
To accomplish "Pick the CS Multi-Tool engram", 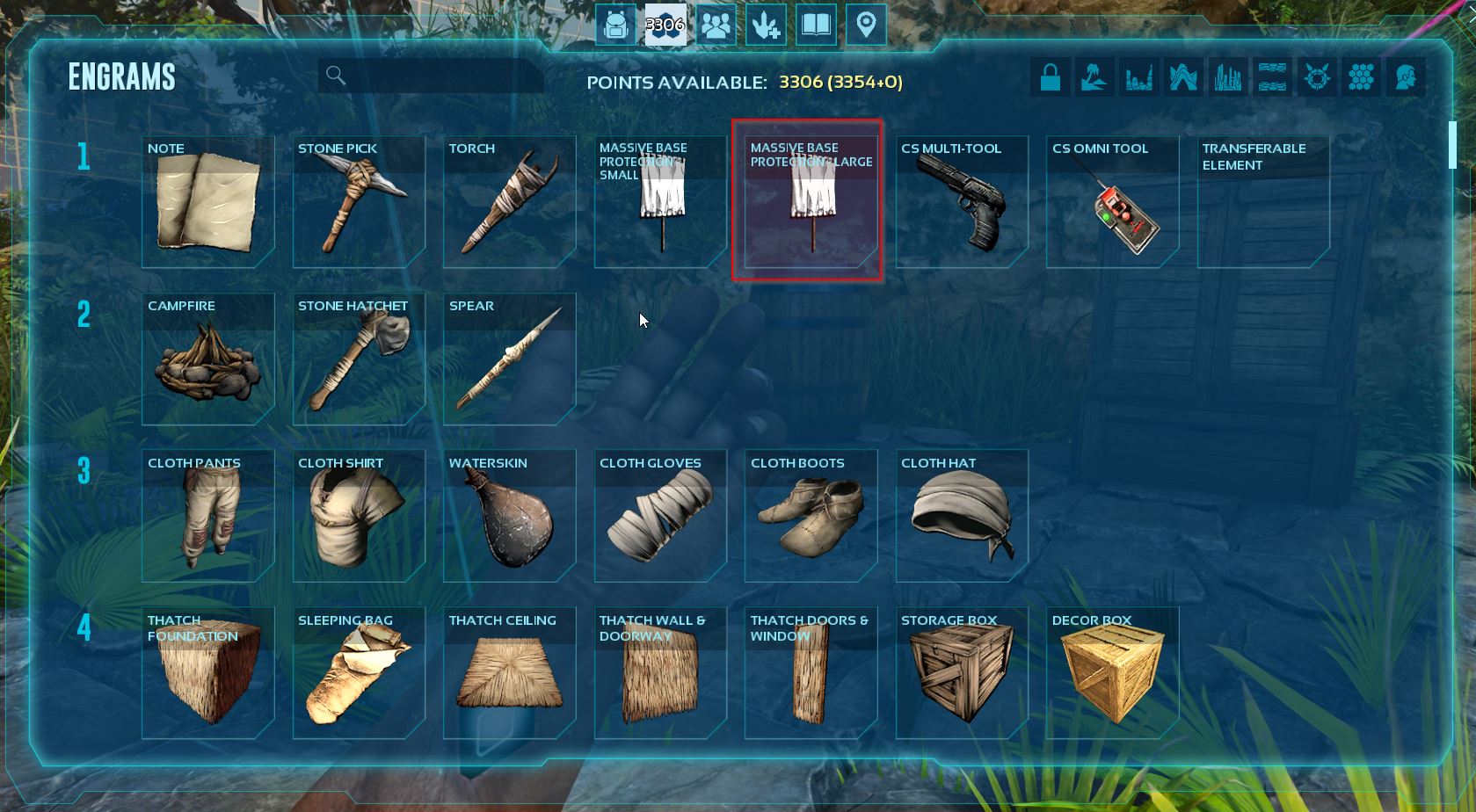I will (x=962, y=202).
